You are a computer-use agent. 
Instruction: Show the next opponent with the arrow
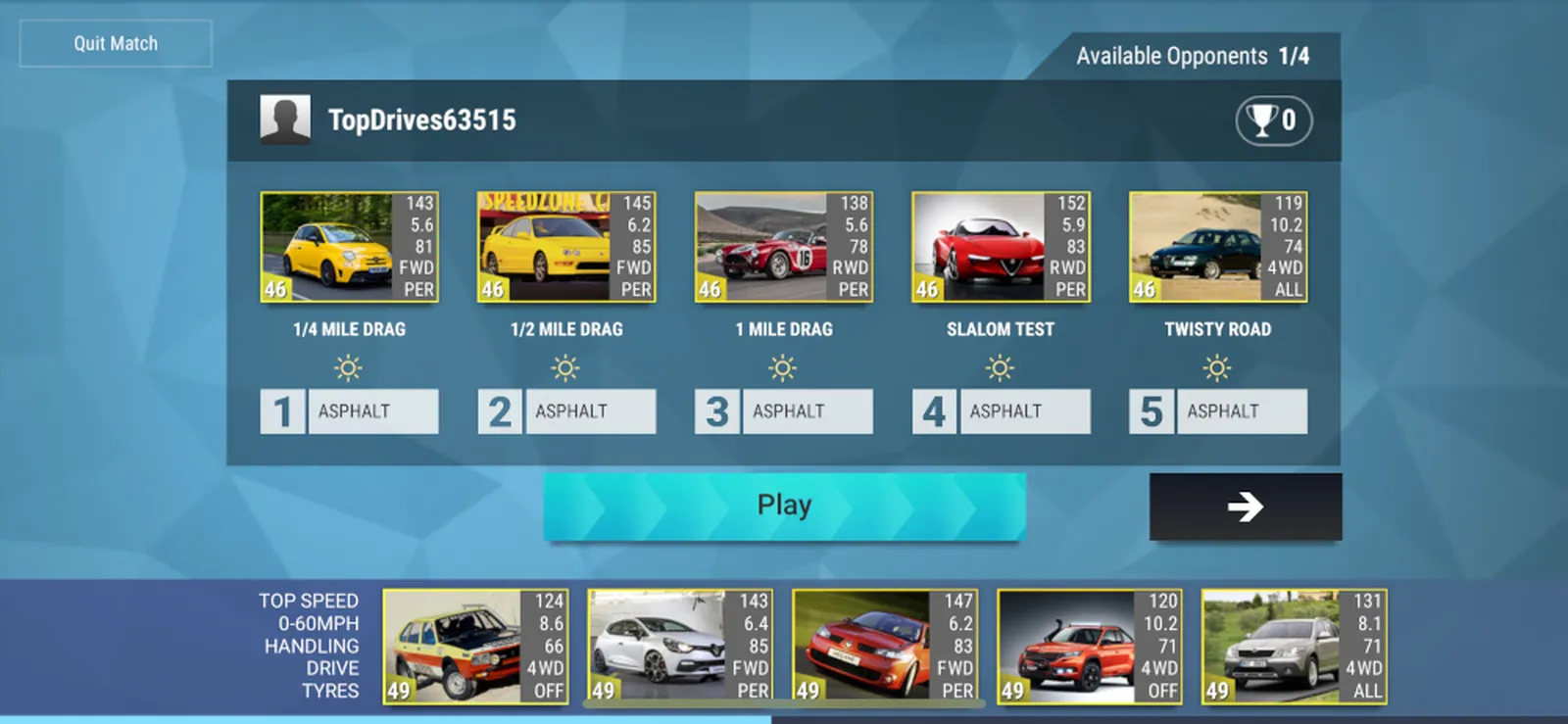pos(1245,507)
